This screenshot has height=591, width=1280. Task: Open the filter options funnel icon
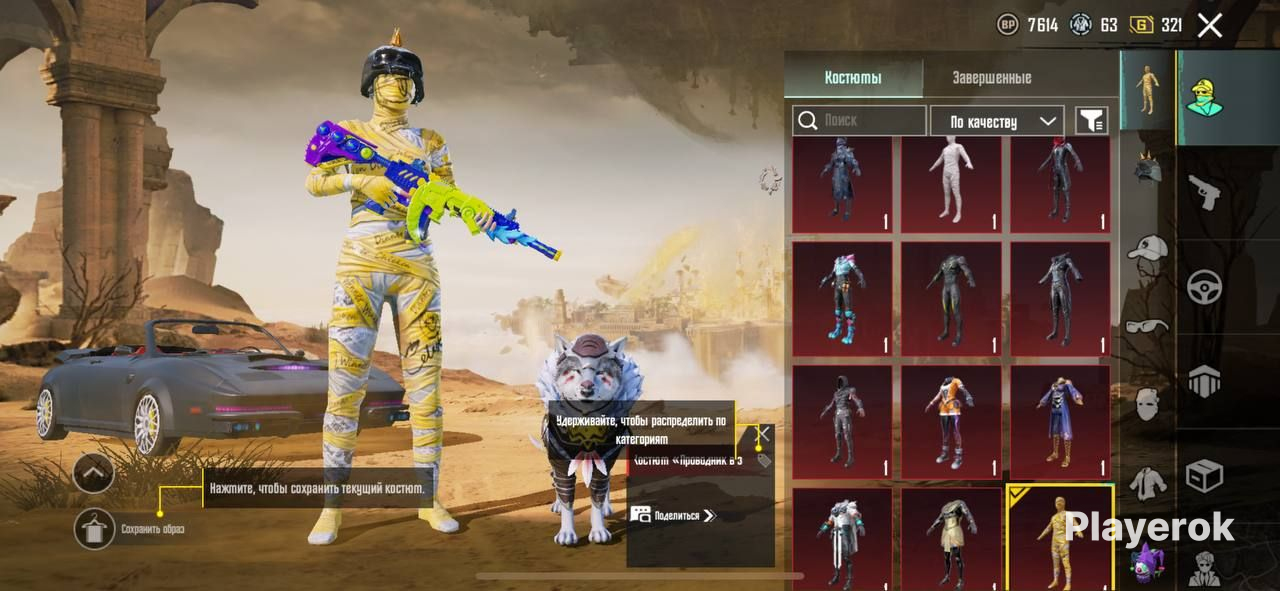point(1091,121)
